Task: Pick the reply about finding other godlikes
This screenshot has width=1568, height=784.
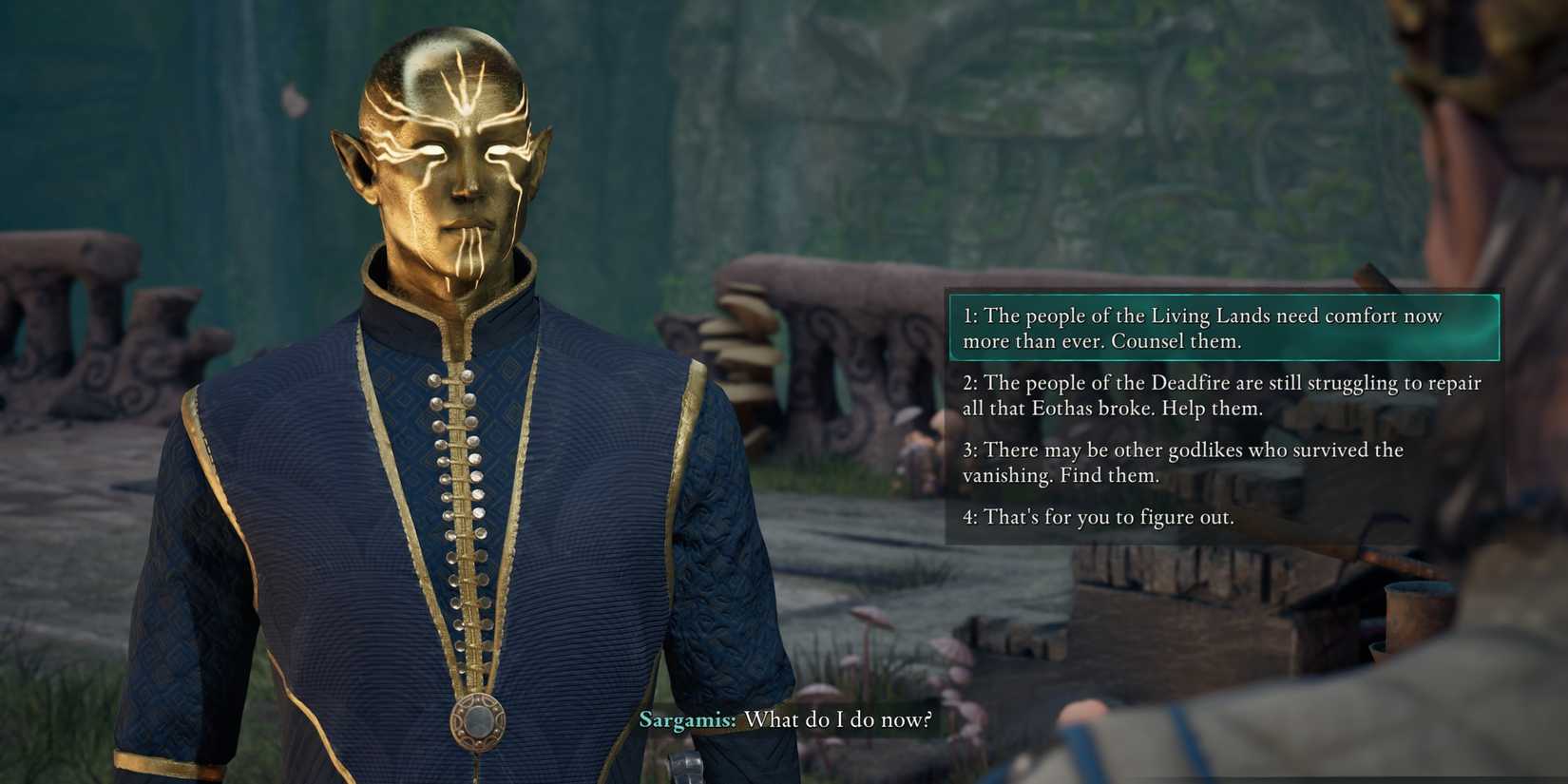Action: (x=1183, y=462)
